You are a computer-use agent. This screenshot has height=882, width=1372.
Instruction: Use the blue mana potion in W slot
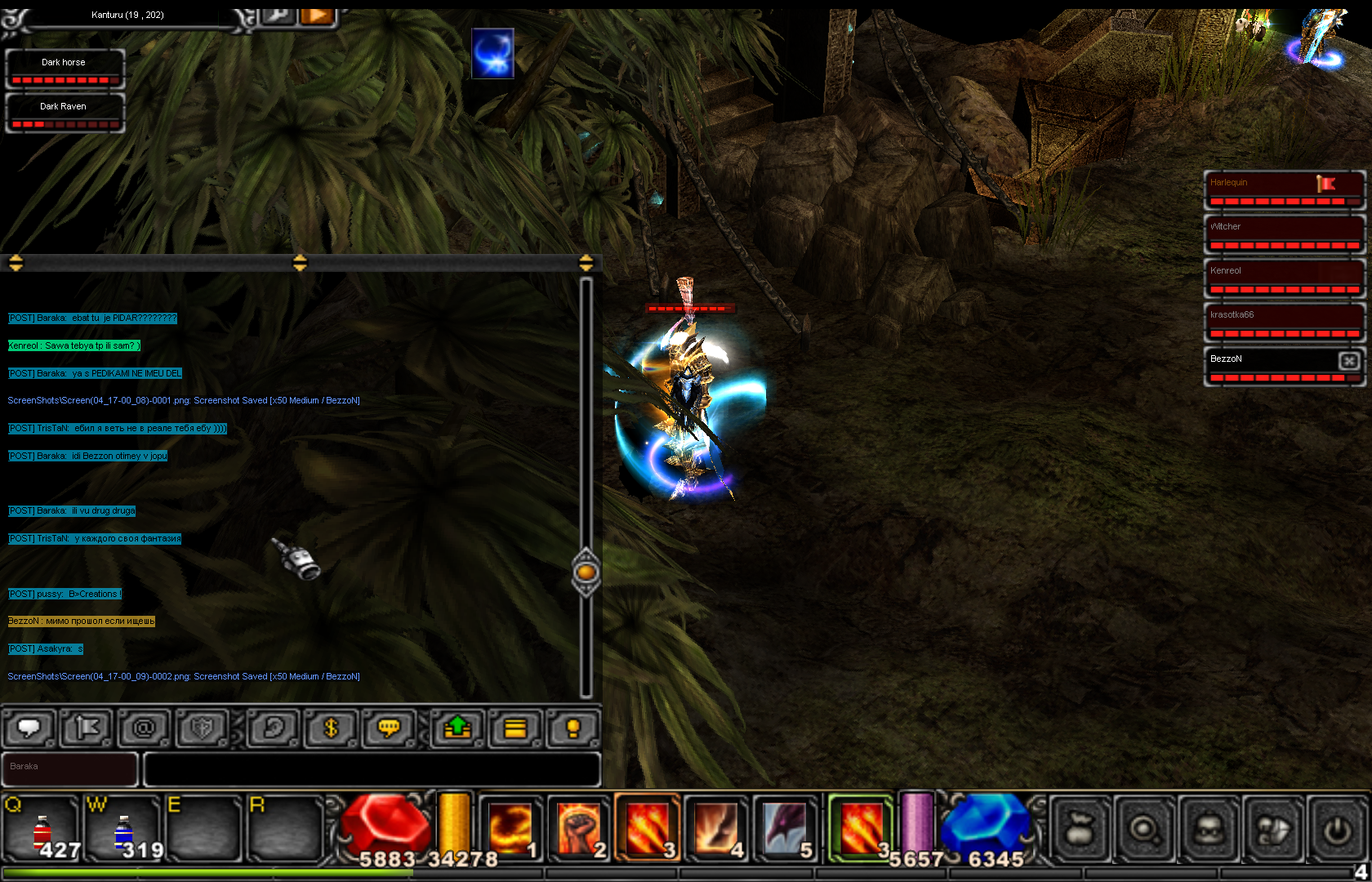[123, 829]
